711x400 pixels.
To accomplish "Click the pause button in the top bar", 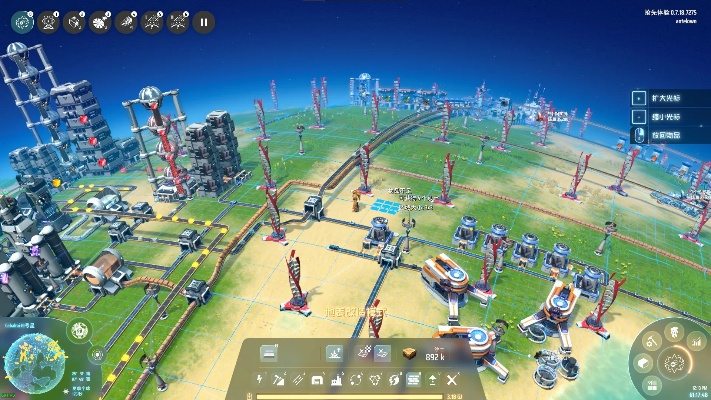I will (x=203, y=20).
